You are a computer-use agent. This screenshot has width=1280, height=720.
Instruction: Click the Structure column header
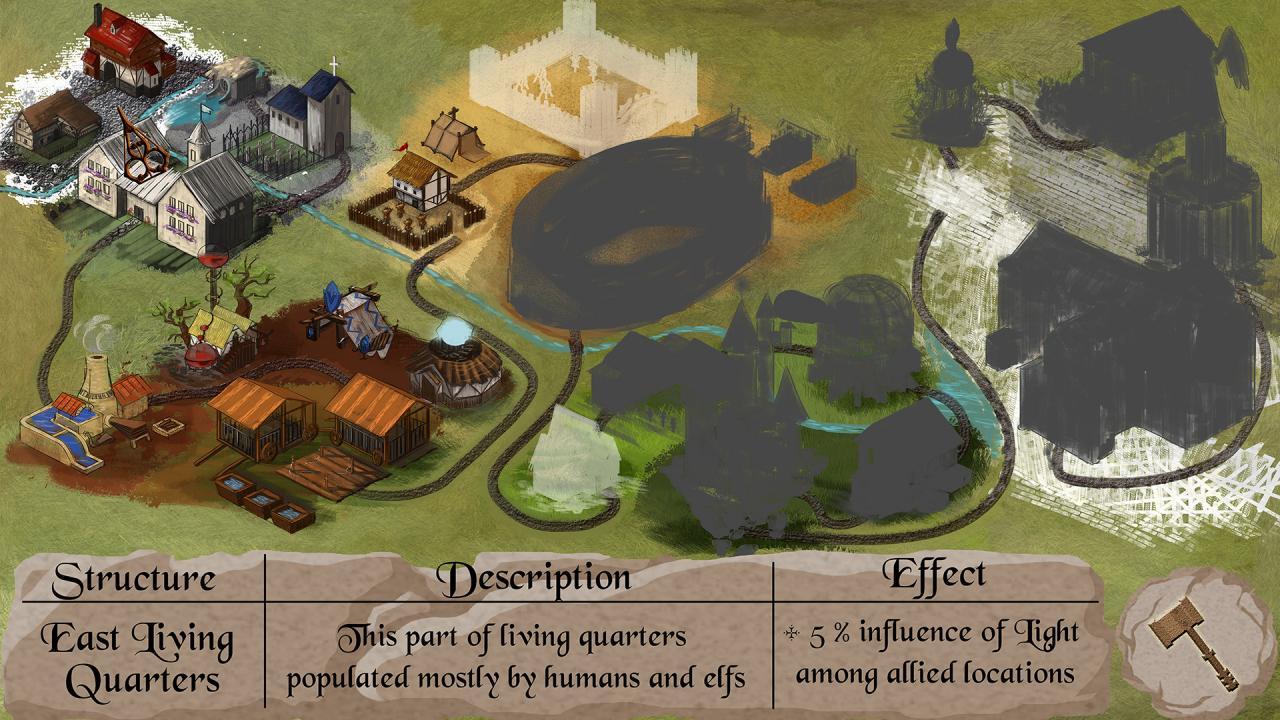[x=135, y=578]
